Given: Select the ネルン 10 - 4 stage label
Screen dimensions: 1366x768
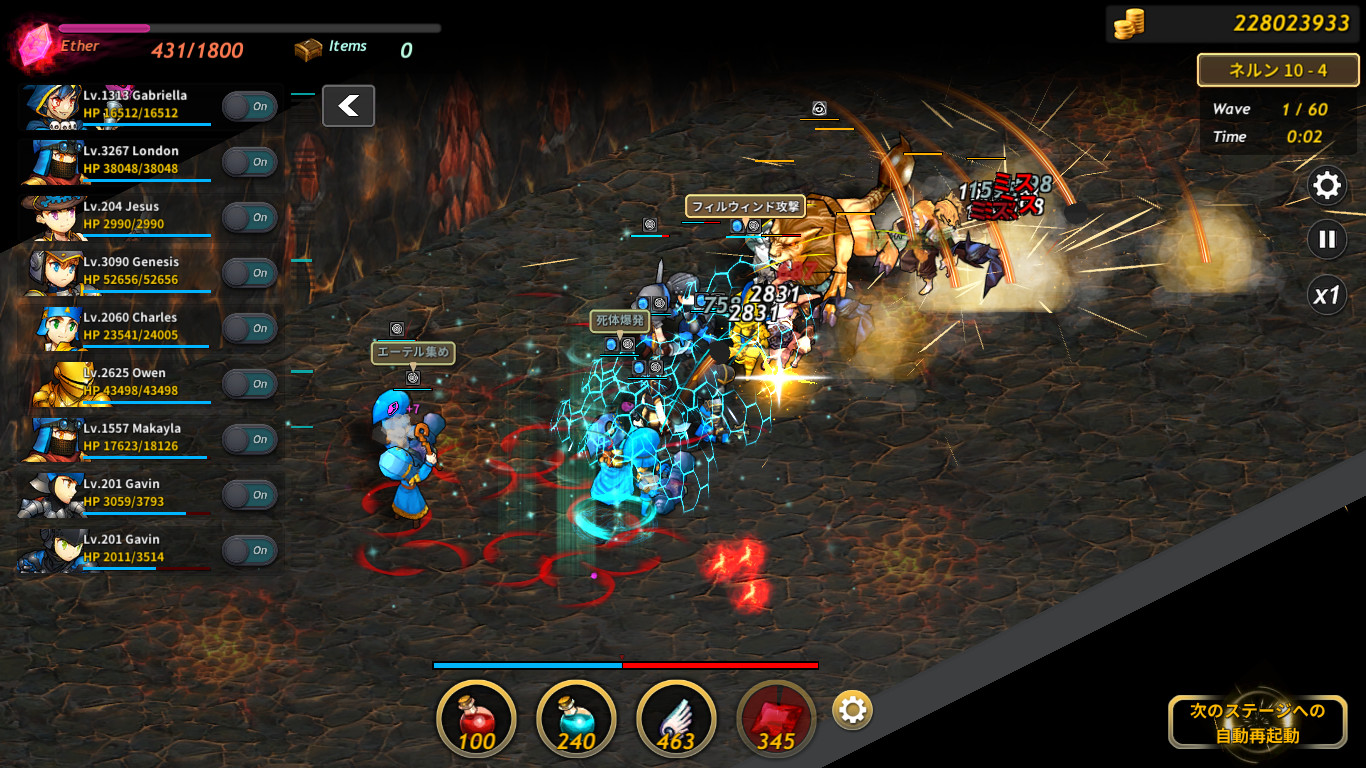Looking at the screenshot, I should pyautogui.click(x=1277, y=70).
